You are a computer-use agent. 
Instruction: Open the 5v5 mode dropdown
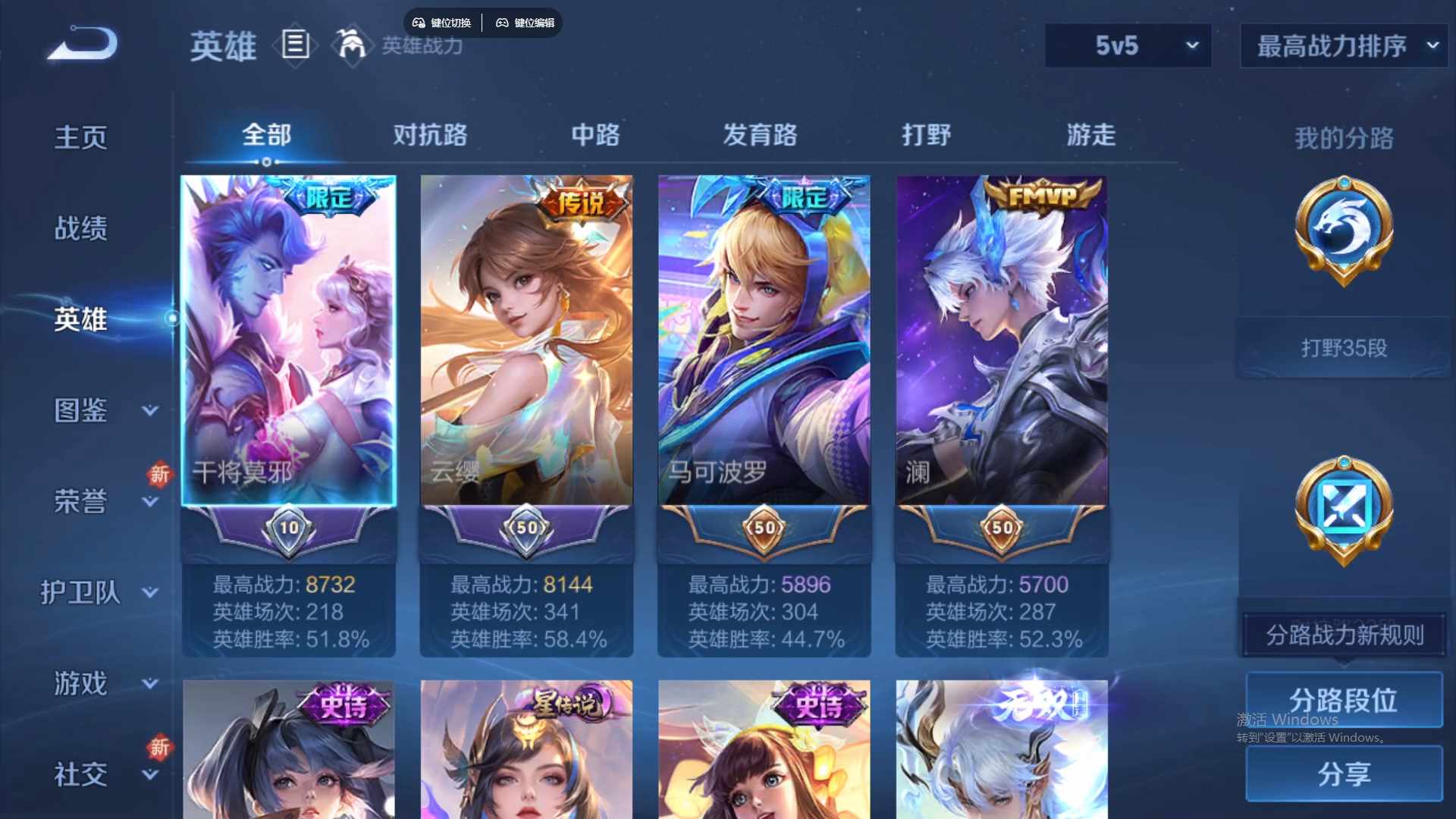[x=1128, y=46]
